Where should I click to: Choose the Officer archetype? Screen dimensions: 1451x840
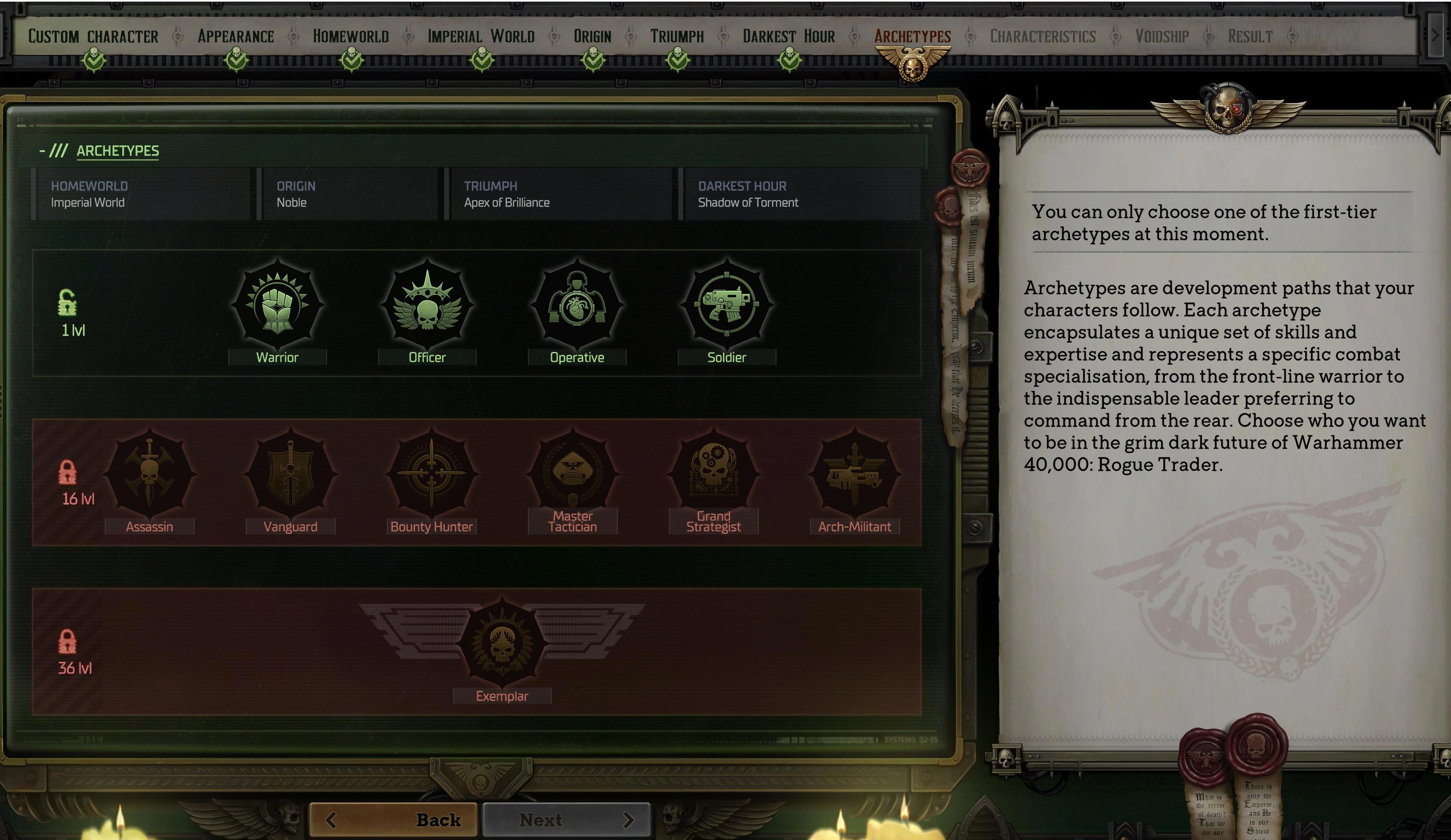[427, 305]
